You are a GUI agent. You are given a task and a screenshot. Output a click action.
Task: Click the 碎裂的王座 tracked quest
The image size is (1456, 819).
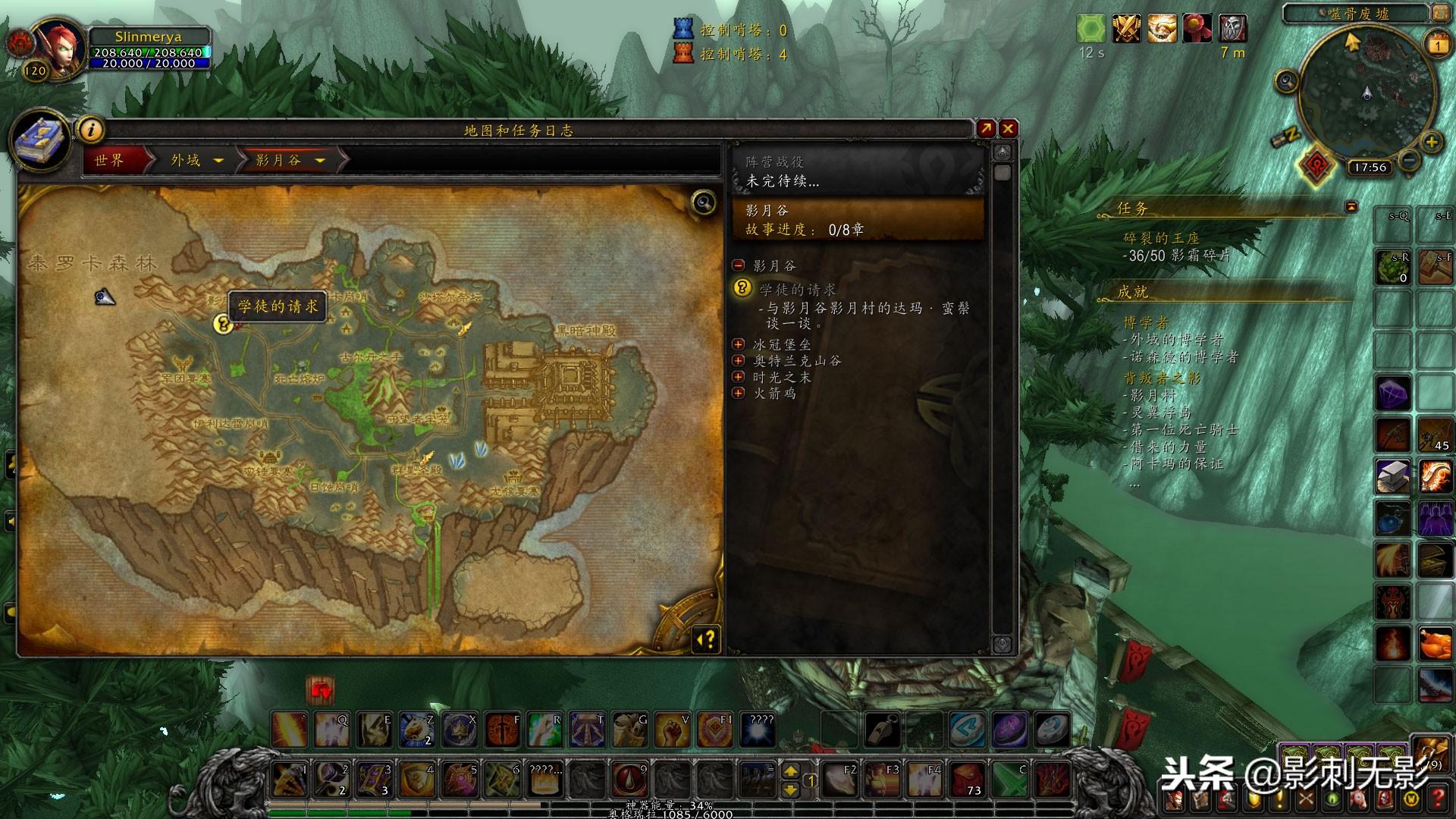[1161, 238]
